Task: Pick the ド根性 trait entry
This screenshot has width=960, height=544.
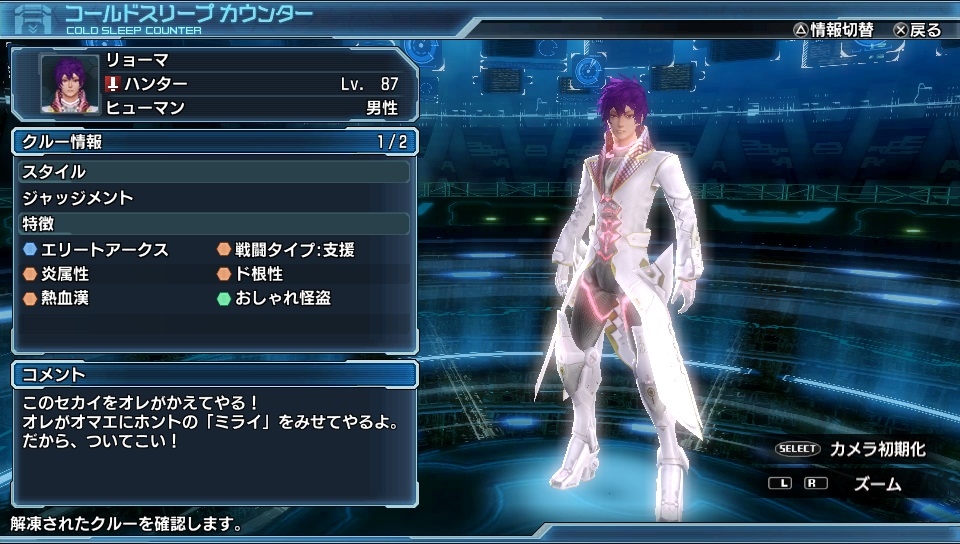Action: 258,274
